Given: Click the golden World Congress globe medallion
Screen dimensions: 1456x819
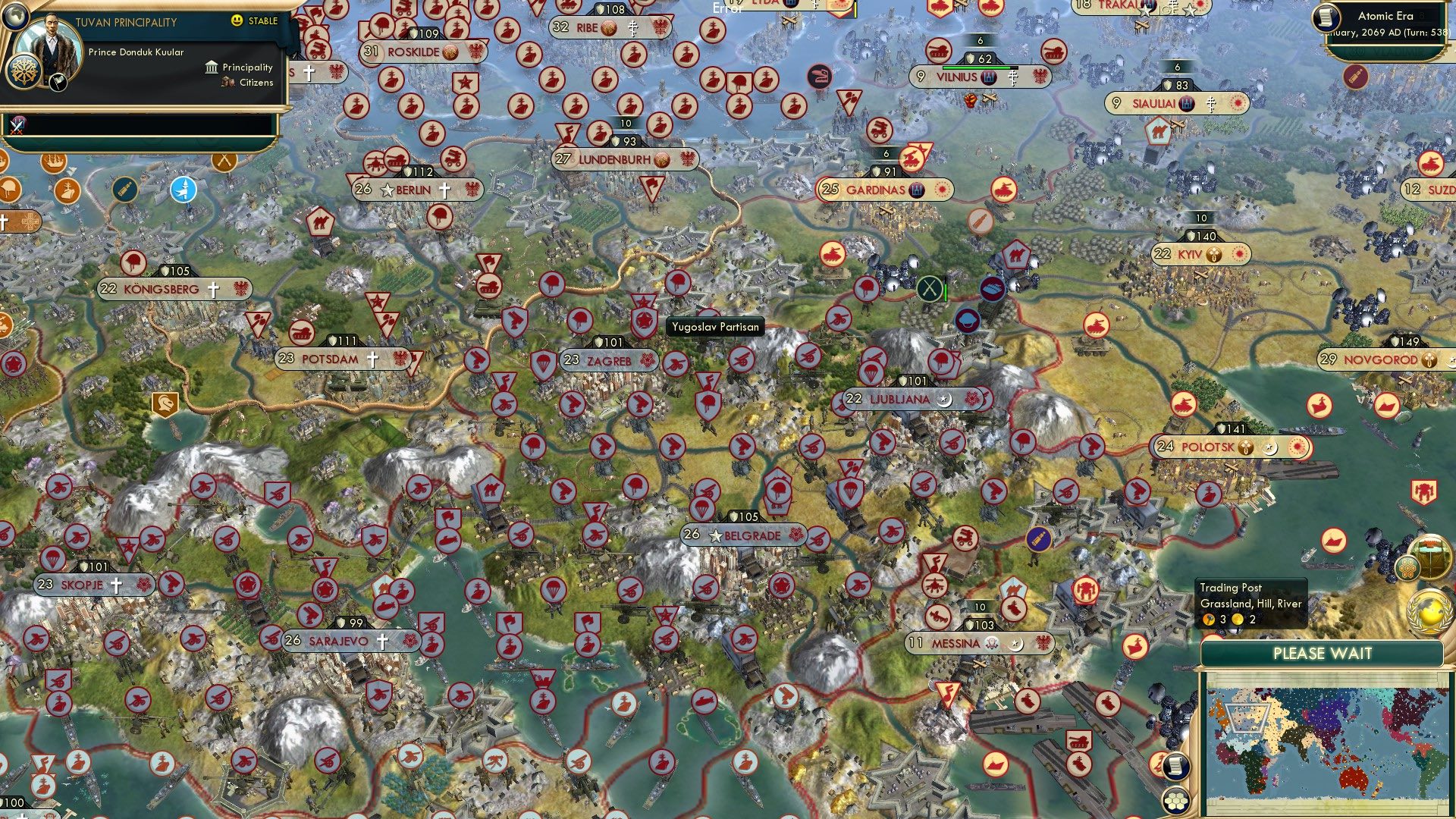Looking at the screenshot, I should pyautogui.click(x=1429, y=610).
